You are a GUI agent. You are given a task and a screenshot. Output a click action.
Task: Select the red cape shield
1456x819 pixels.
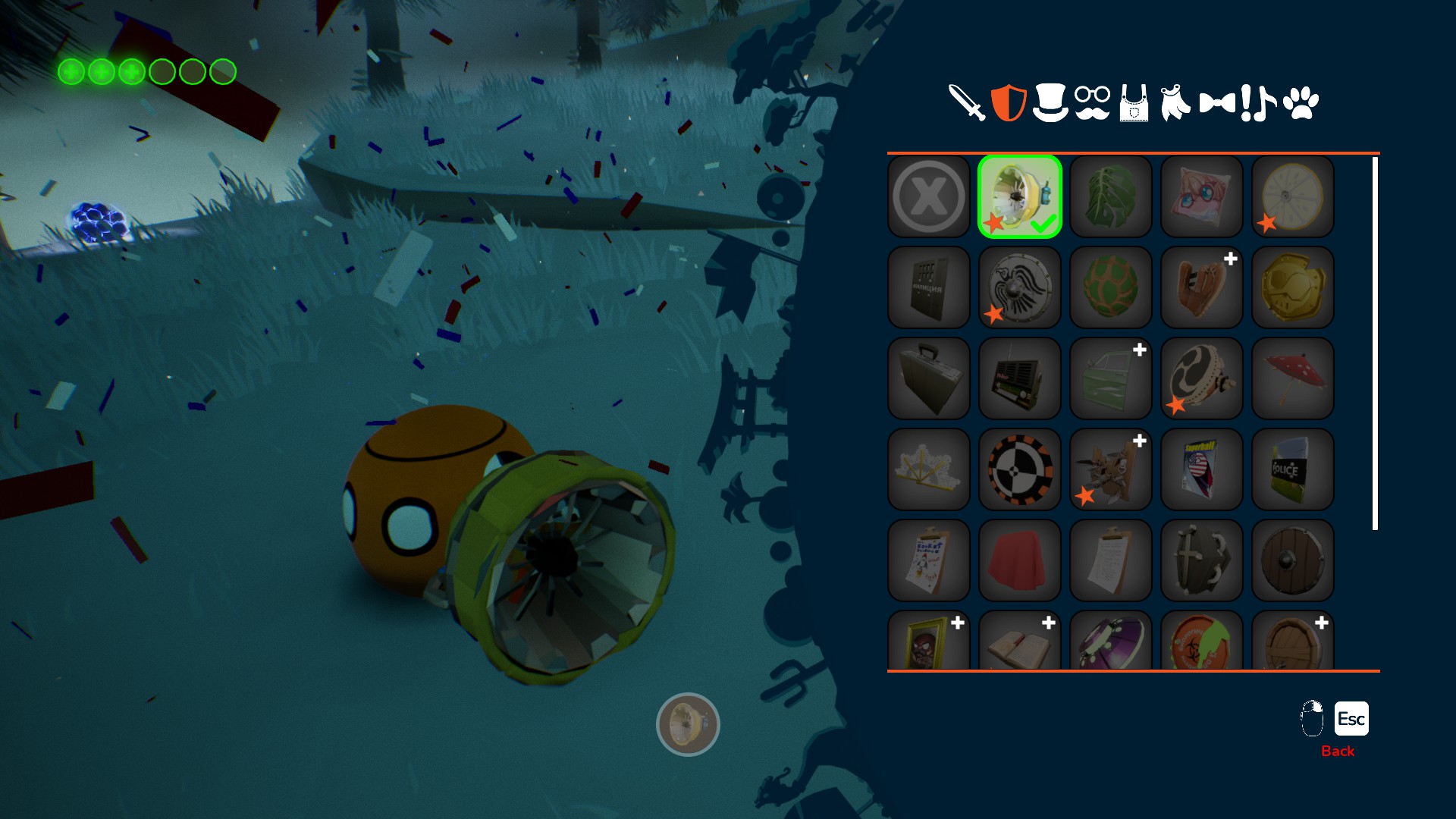click(1020, 560)
